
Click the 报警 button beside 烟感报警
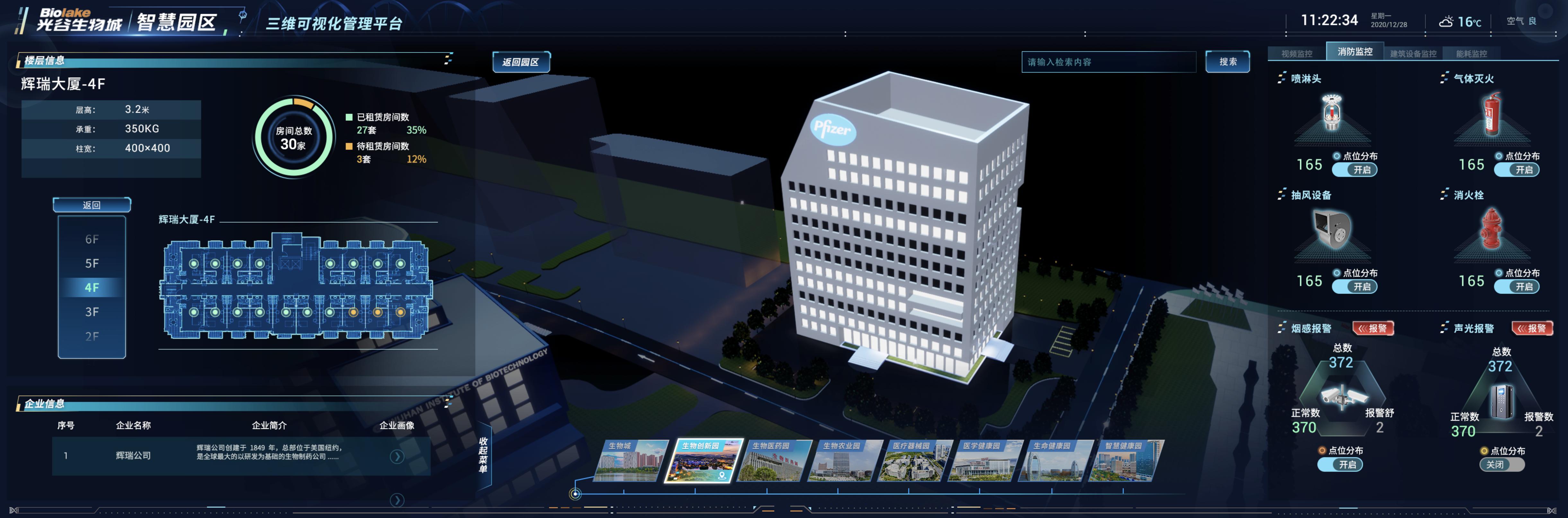tap(1373, 328)
